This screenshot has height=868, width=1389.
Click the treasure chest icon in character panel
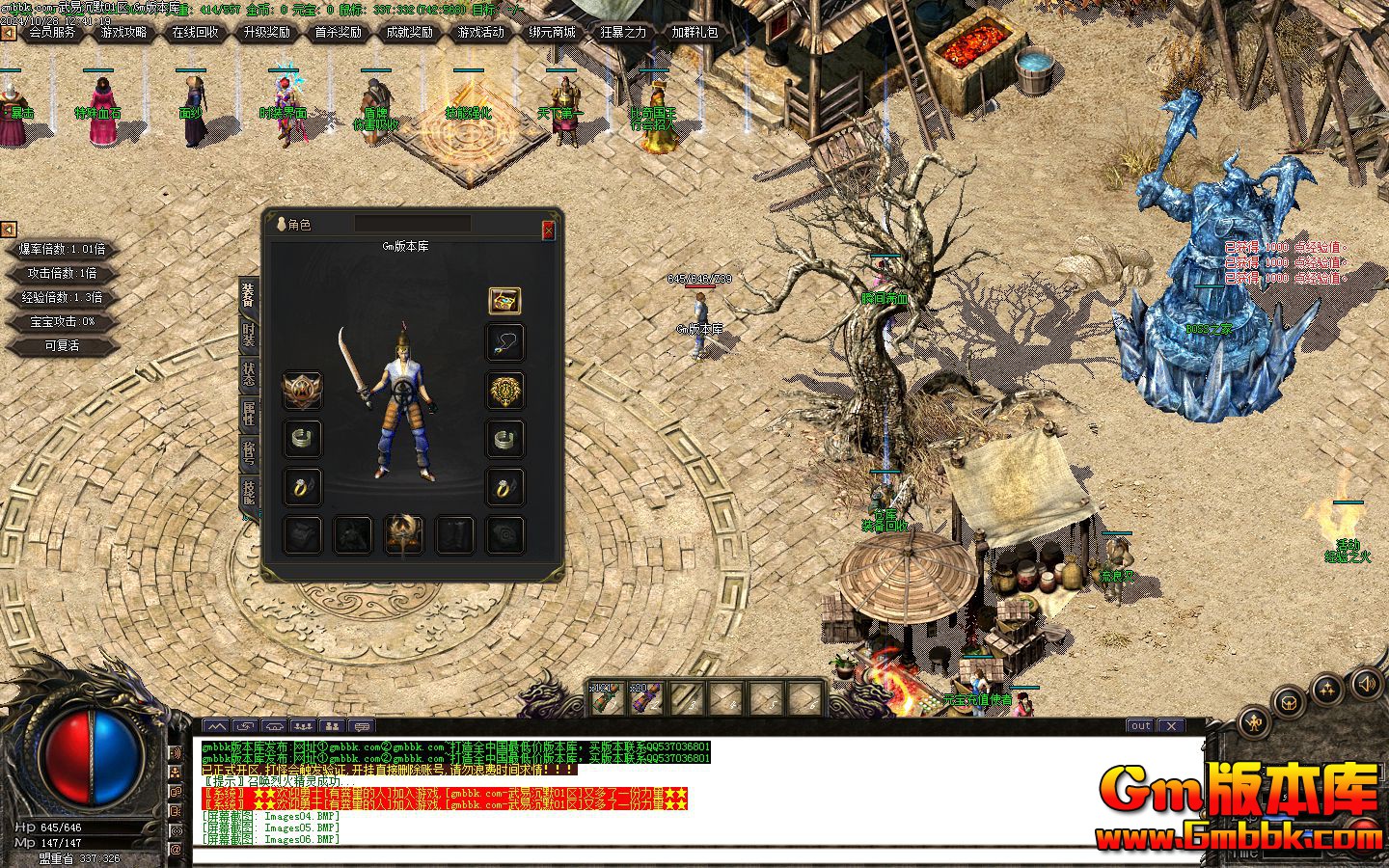(x=504, y=301)
